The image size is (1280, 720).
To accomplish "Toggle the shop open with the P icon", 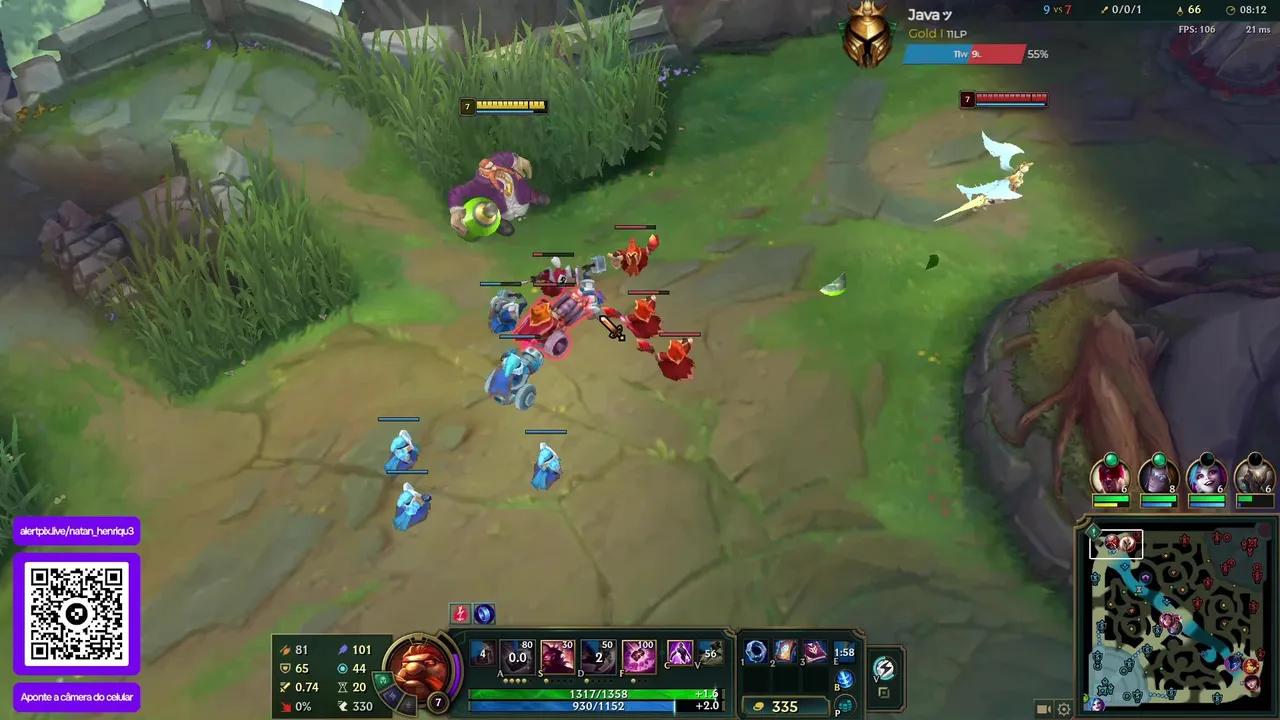I will pos(845,707).
